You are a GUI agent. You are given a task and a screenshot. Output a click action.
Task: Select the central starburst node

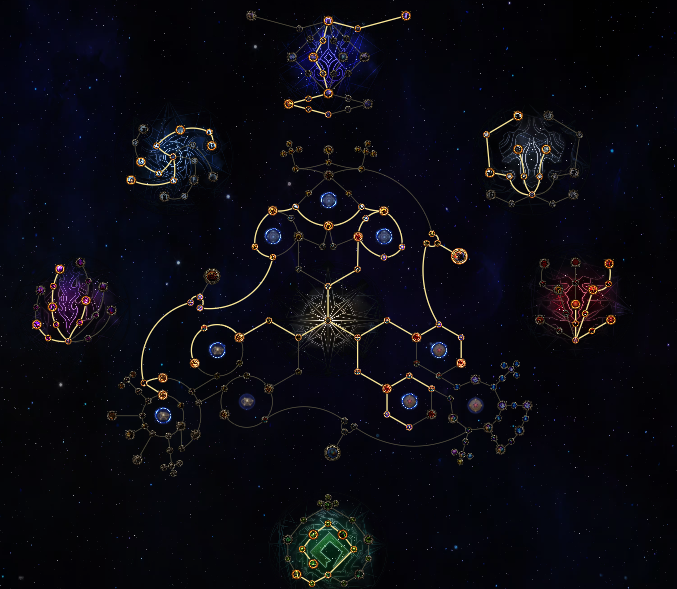tap(328, 318)
